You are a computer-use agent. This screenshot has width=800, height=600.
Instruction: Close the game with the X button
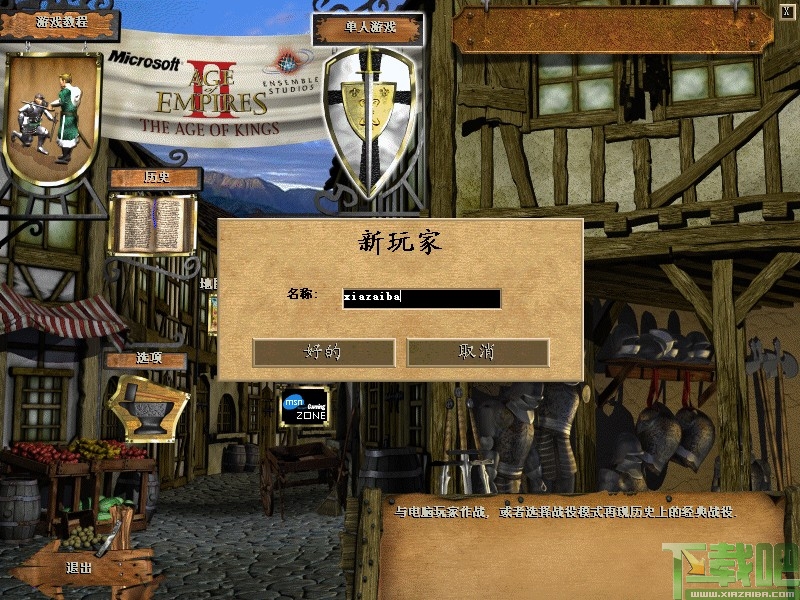click(x=787, y=10)
